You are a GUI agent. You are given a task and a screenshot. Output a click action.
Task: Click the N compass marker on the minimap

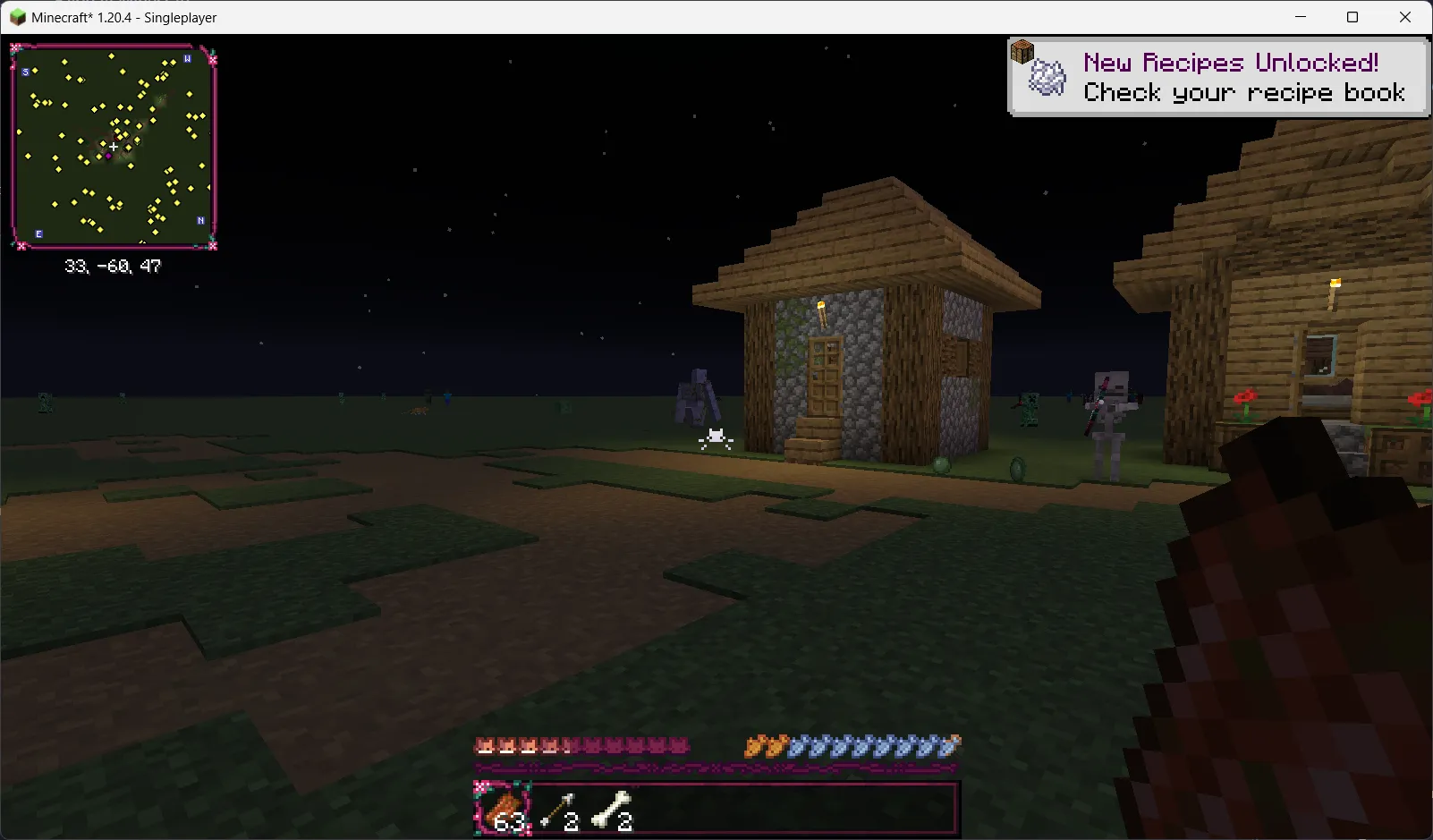click(200, 218)
